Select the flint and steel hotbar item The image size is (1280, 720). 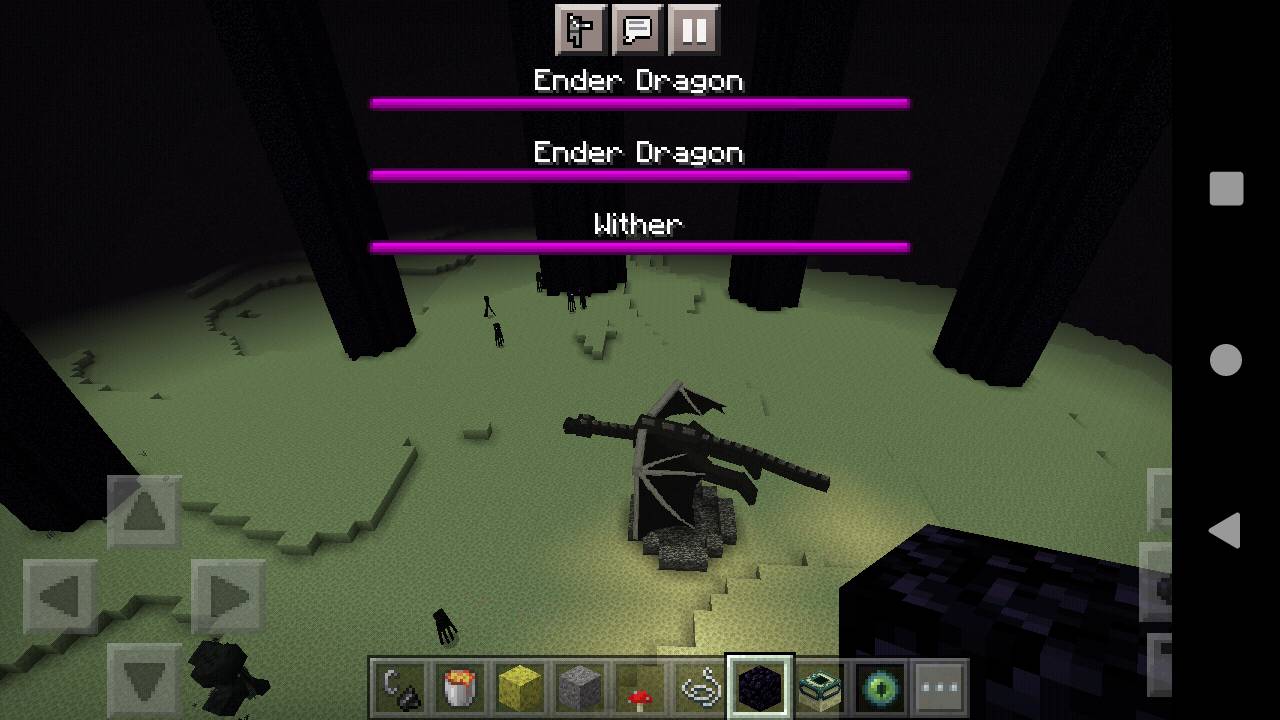[x=399, y=686]
